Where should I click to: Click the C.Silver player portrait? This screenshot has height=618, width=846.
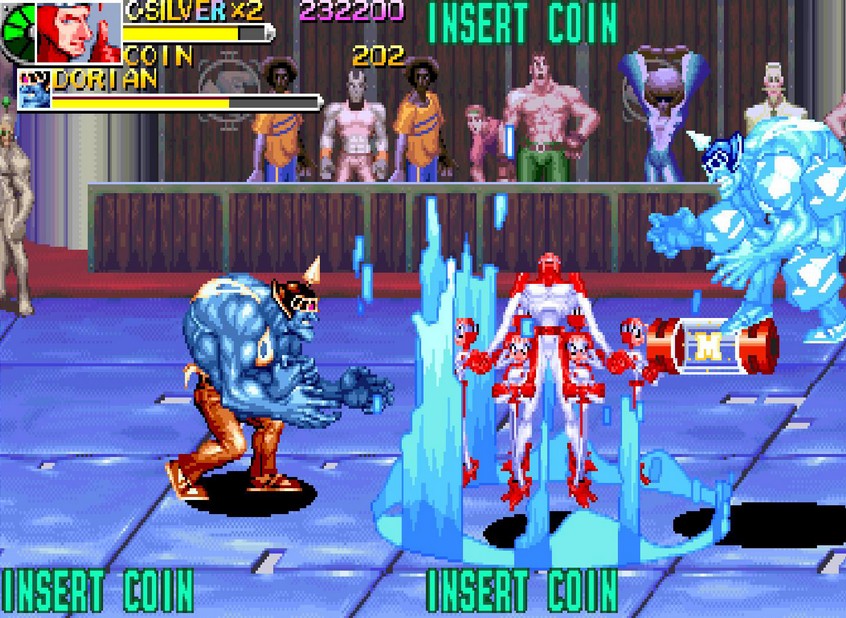(78, 32)
